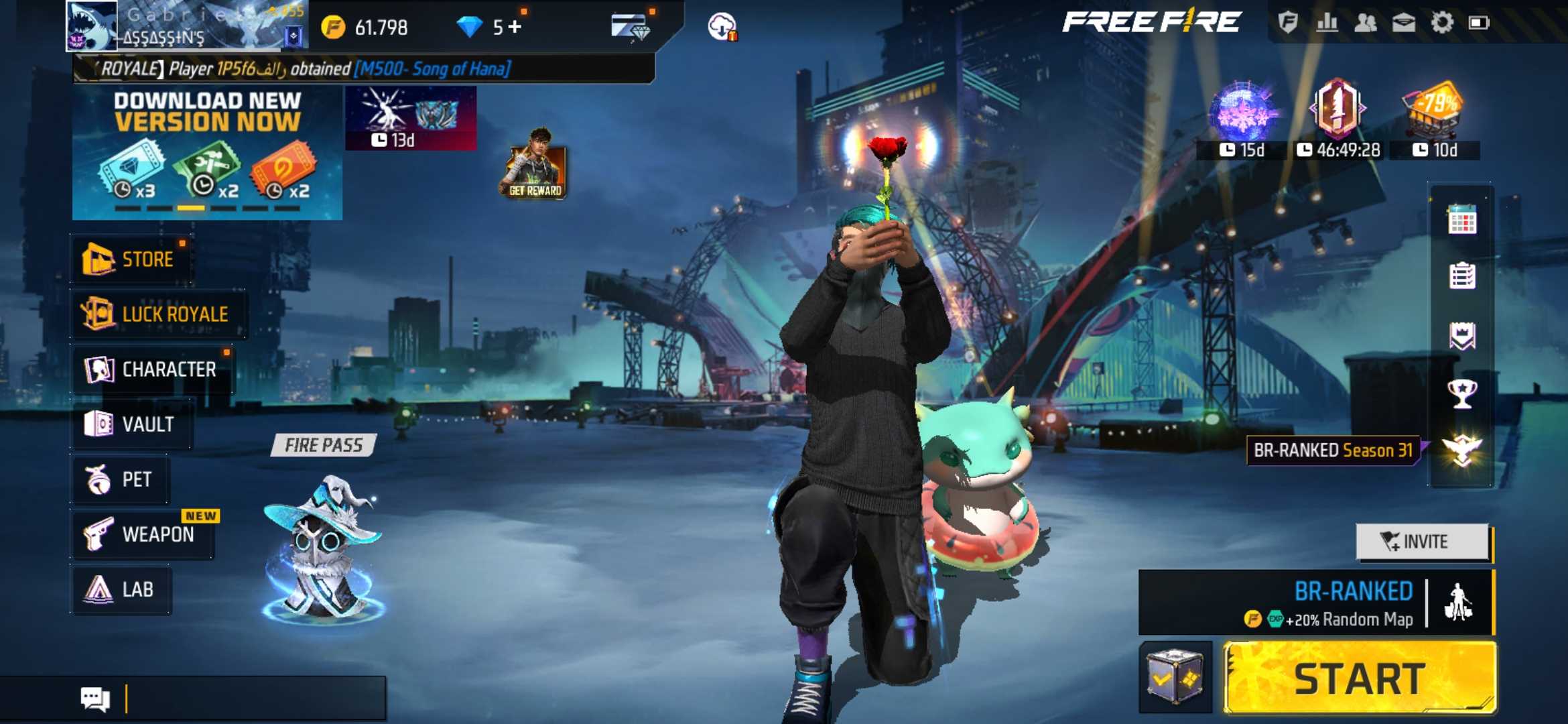Open the calendar icon on right sidebar
The width and height of the screenshot is (1568, 724).
(x=1461, y=219)
